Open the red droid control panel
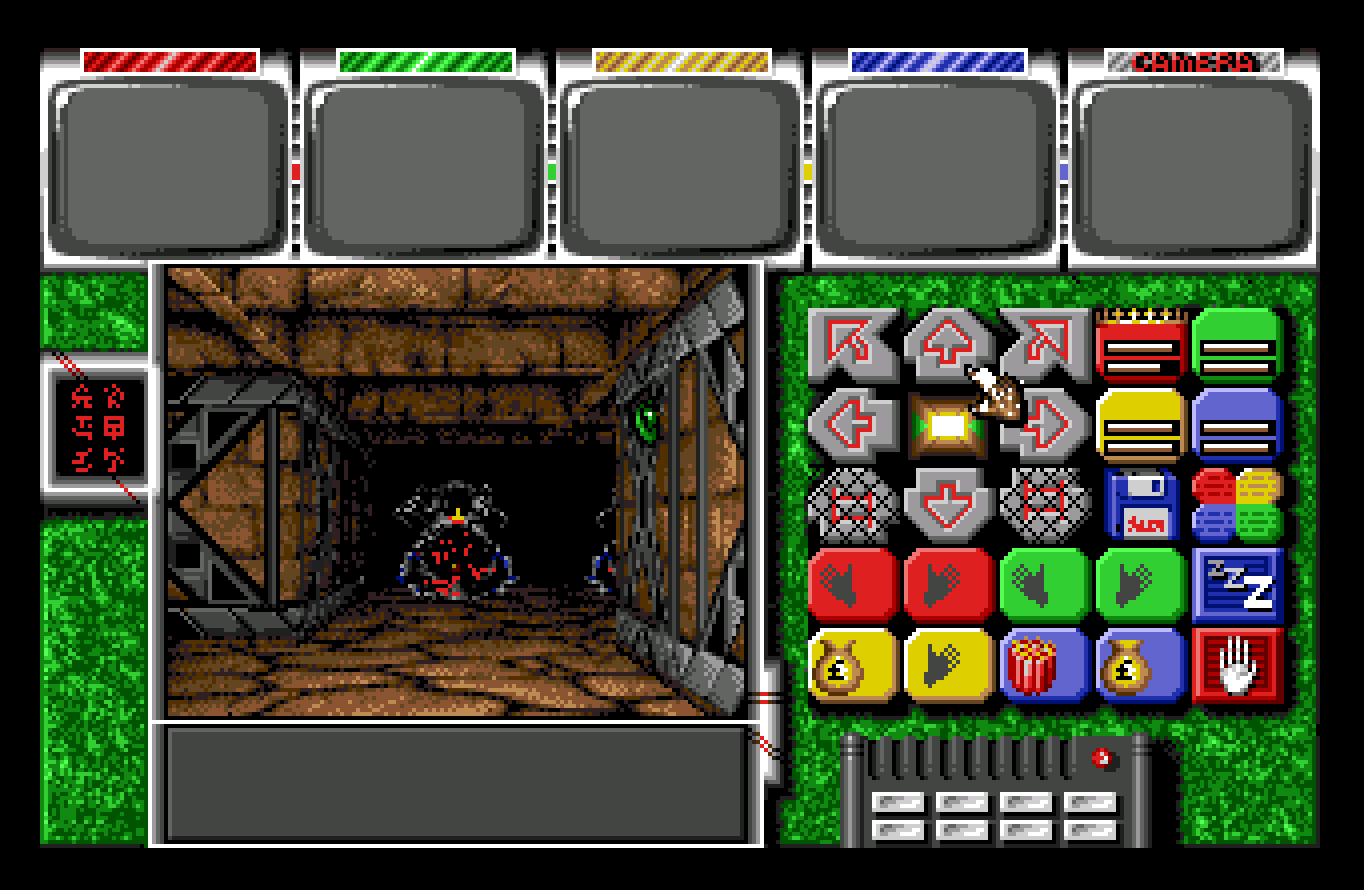The height and width of the screenshot is (890, 1364). click(x=1140, y=351)
